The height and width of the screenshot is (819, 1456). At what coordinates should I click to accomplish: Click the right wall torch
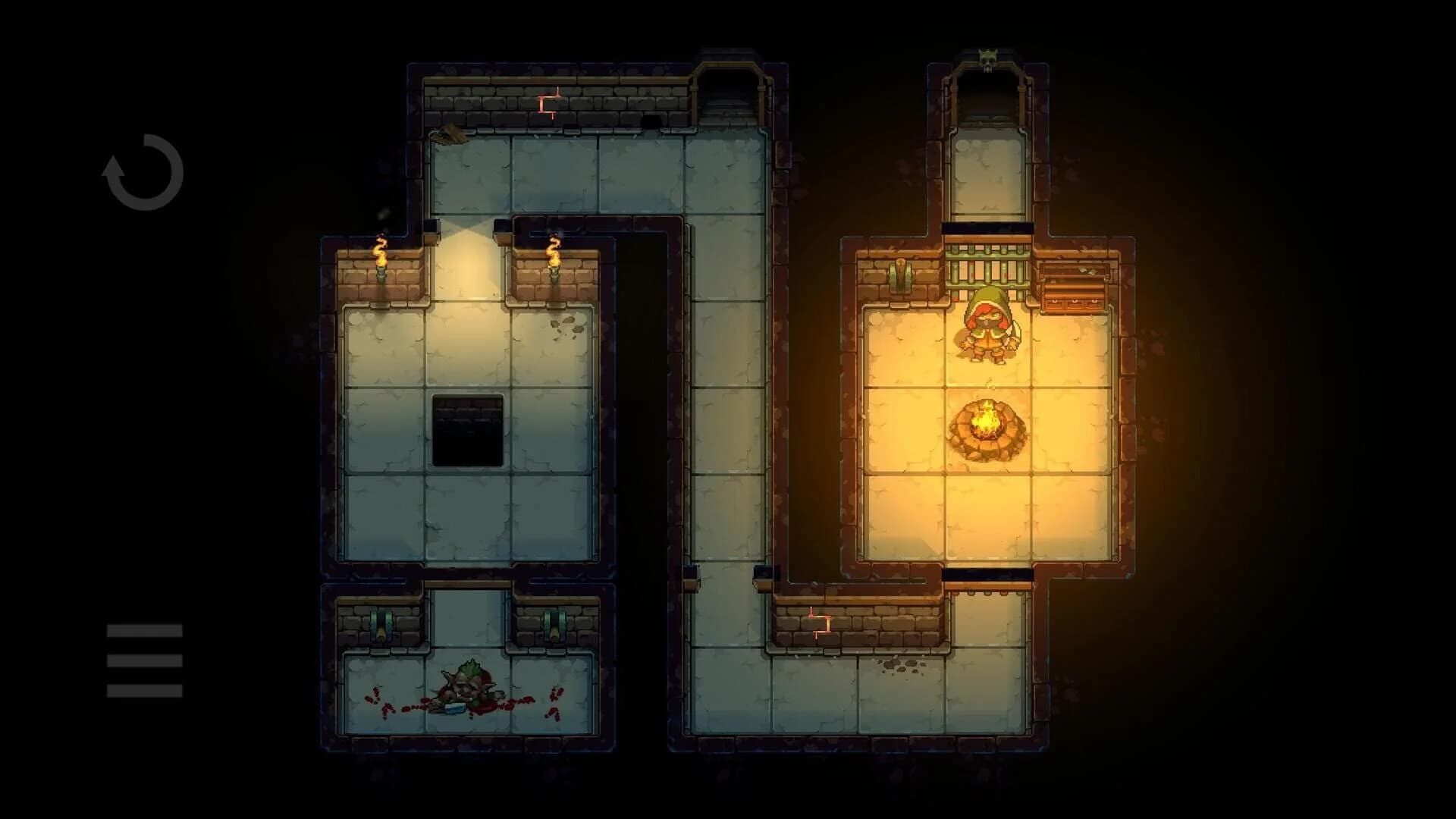click(554, 262)
